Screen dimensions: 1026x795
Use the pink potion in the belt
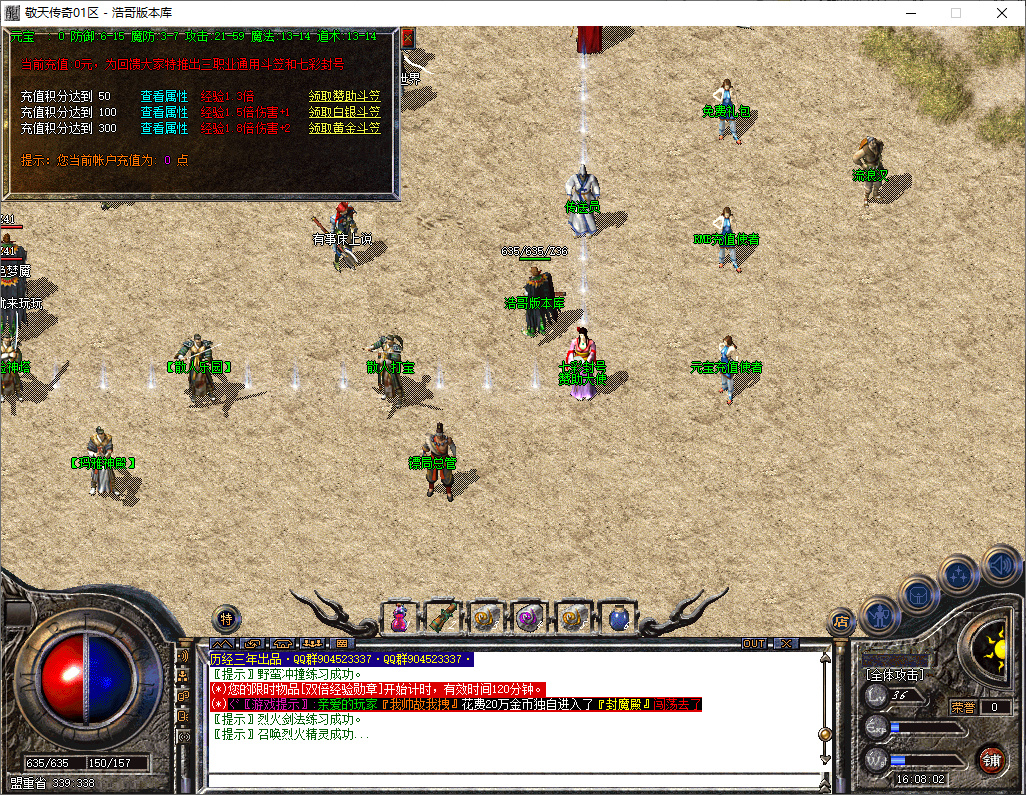399,619
